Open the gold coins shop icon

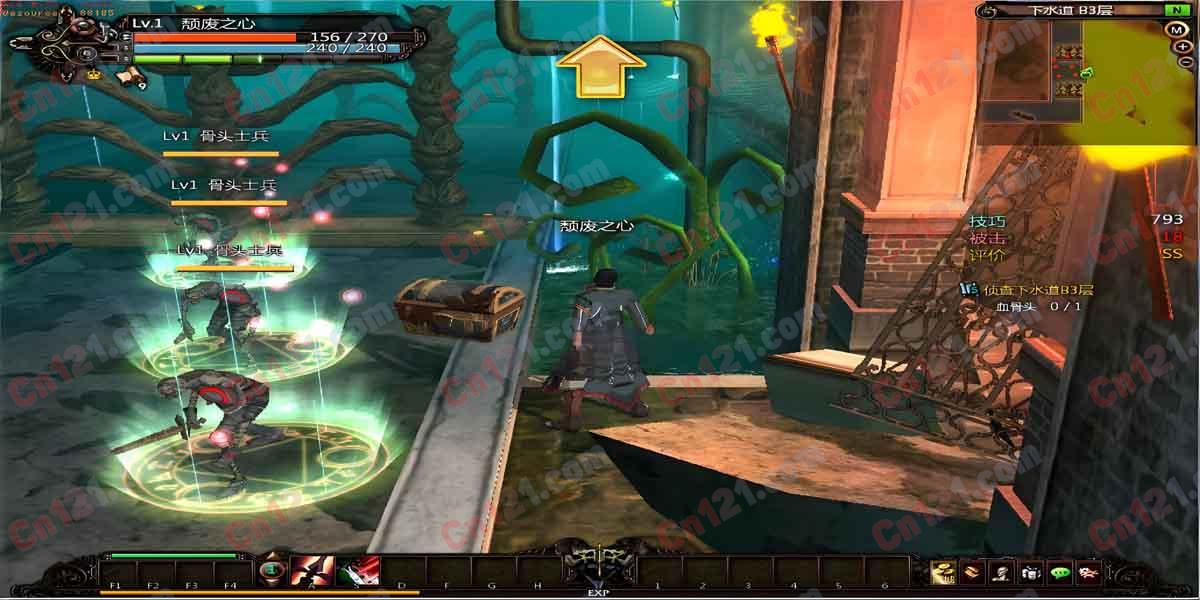point(942,573)
